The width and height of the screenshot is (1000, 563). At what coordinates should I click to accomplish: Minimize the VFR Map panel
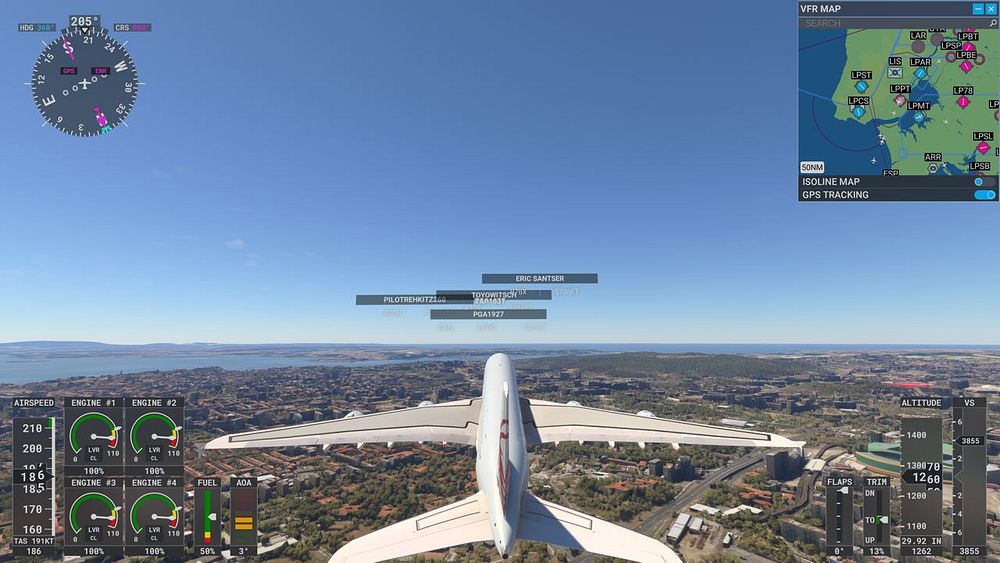(x=978, y=9)
